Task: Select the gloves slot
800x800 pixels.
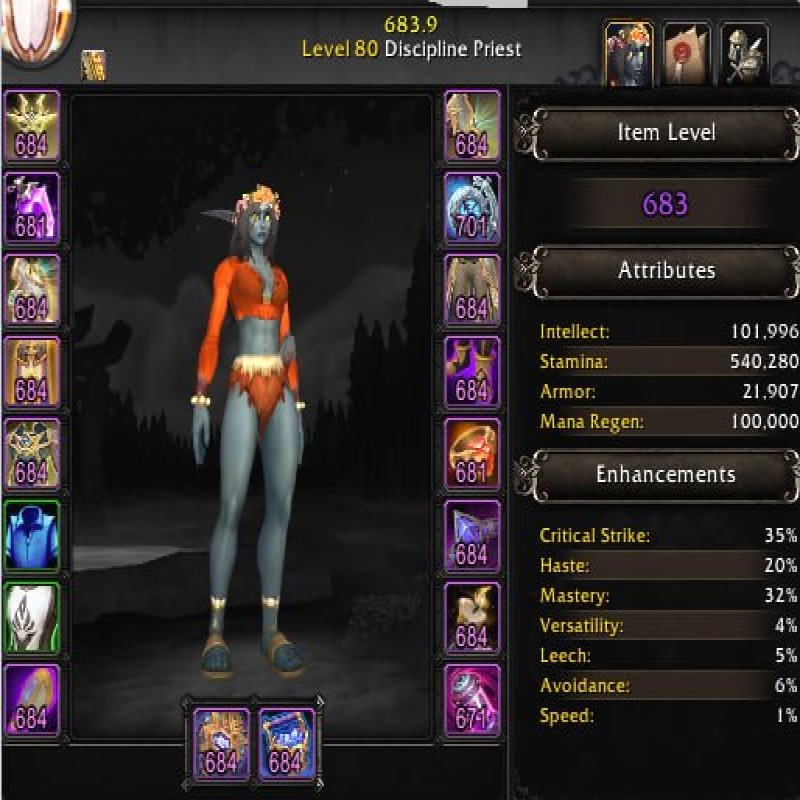Action: [x=472, y=126]
